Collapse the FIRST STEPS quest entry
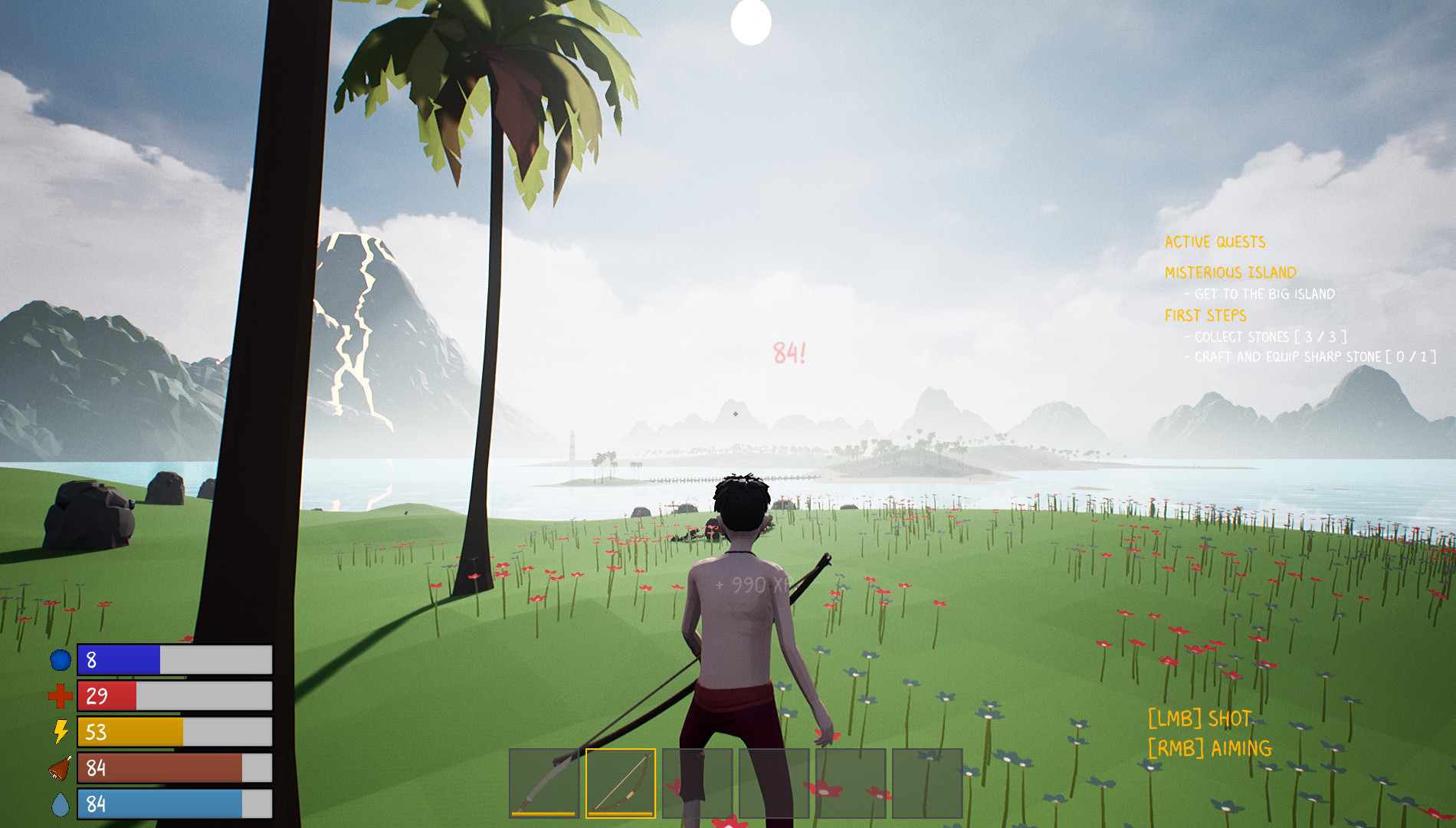The image size is (1456, 828). tap(1207, 314)
